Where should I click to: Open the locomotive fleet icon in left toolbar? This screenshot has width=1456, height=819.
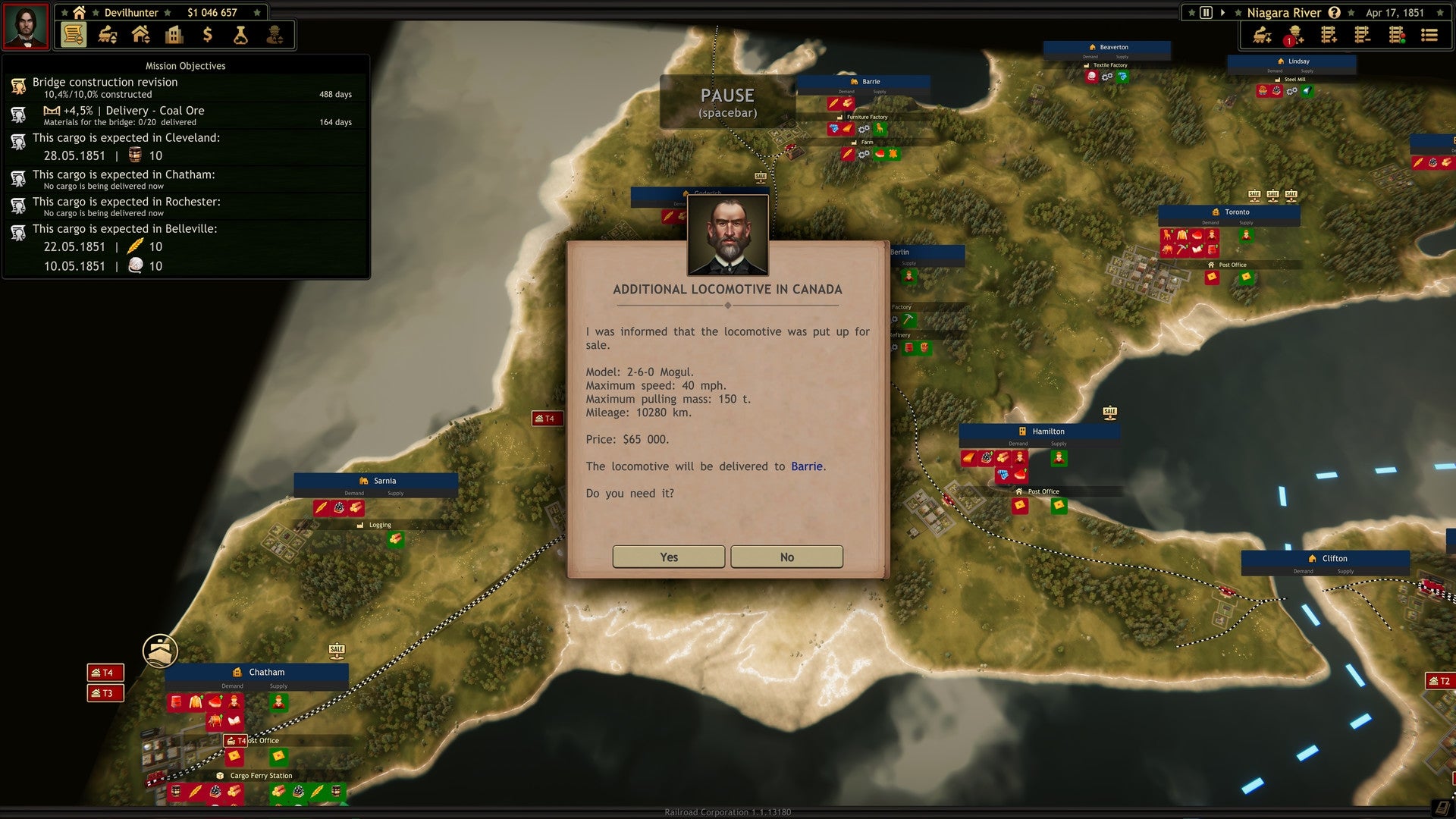[x=106, y=34]
